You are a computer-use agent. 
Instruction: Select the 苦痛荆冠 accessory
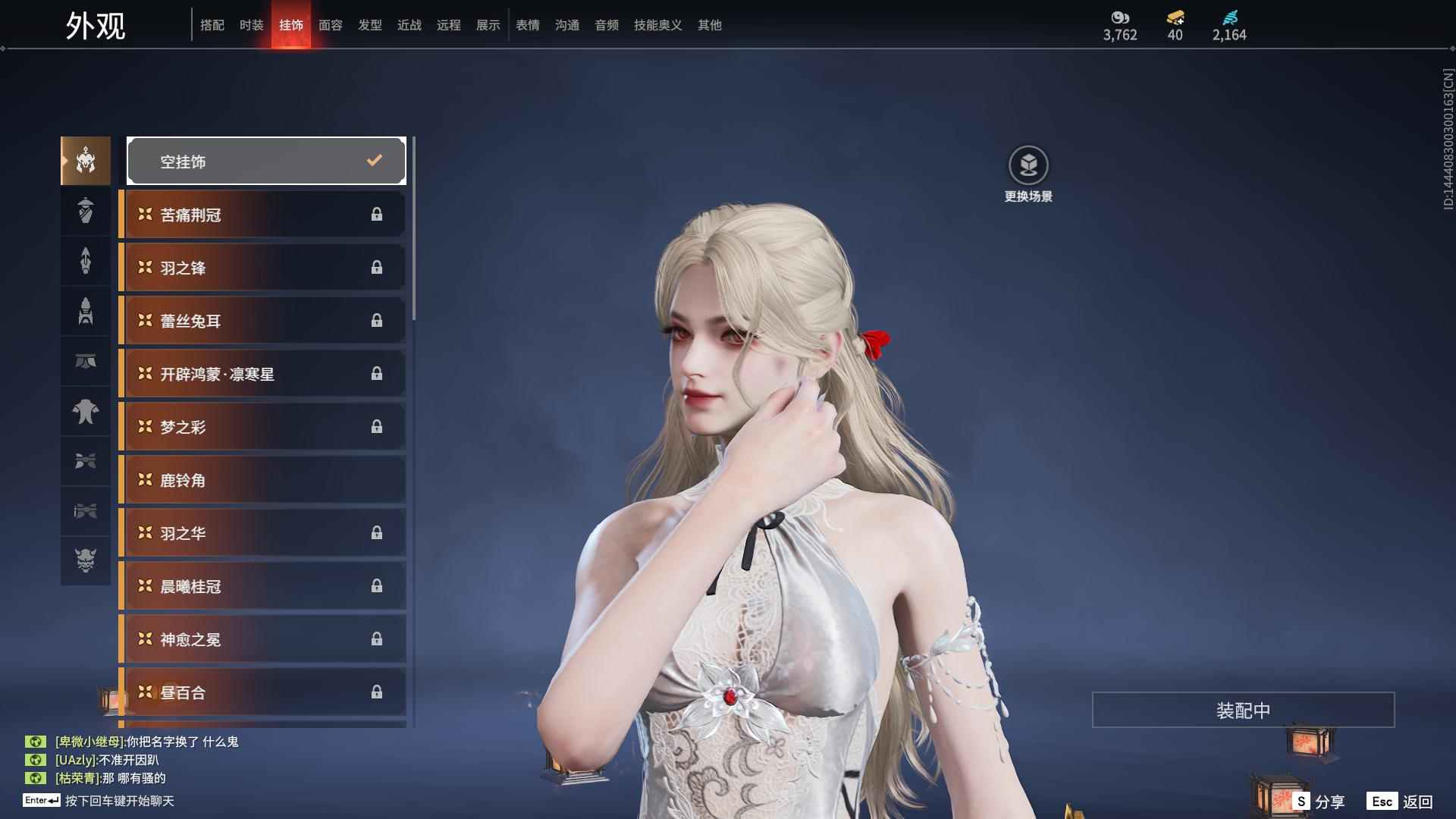coord(263,215)
